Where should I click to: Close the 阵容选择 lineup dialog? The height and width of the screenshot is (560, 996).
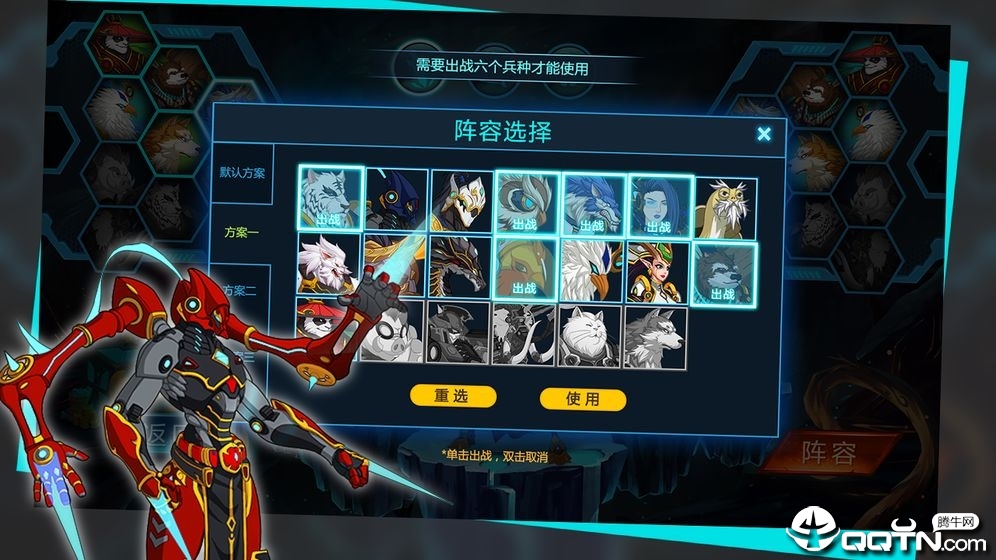(764, 134)
